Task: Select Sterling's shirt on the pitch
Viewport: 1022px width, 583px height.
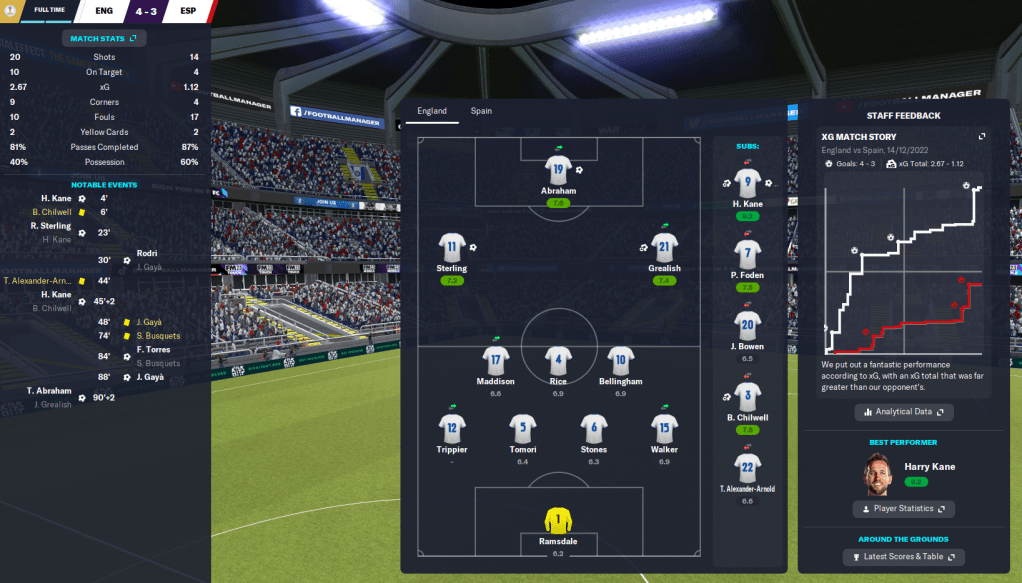Action: (452, 248)
